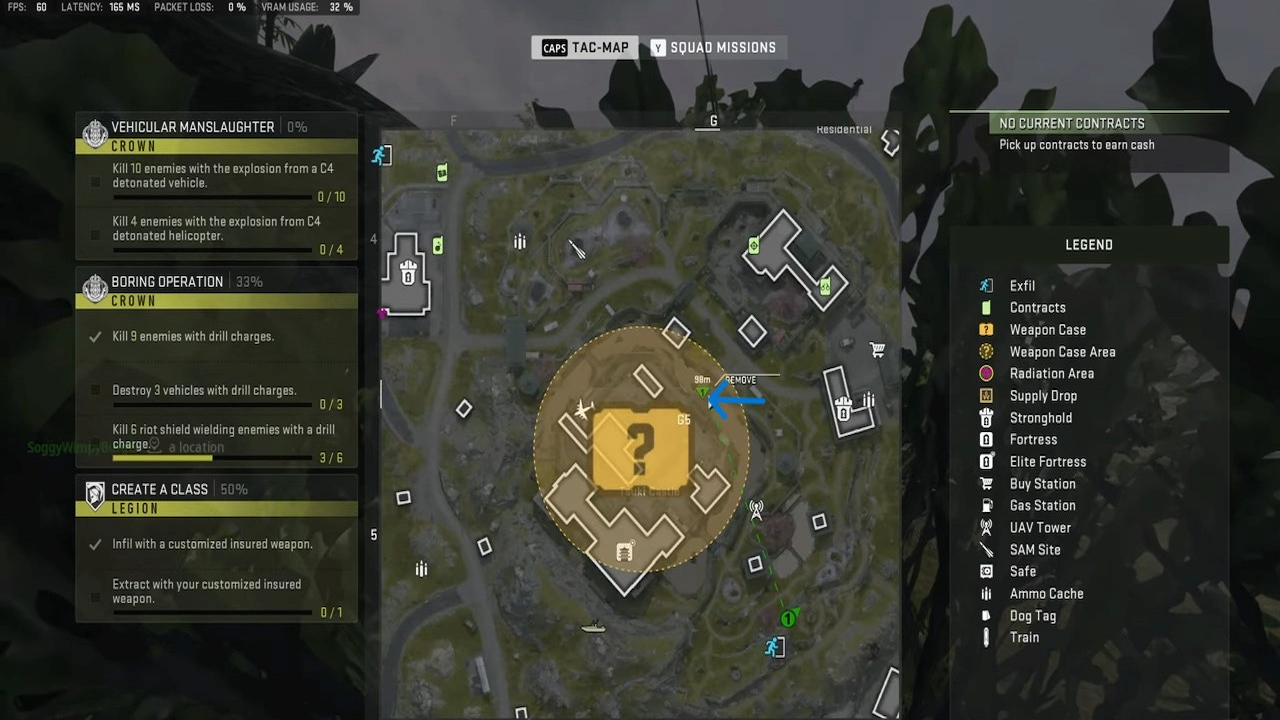Click the green exfil marker on the map

[x=788, y=618]
